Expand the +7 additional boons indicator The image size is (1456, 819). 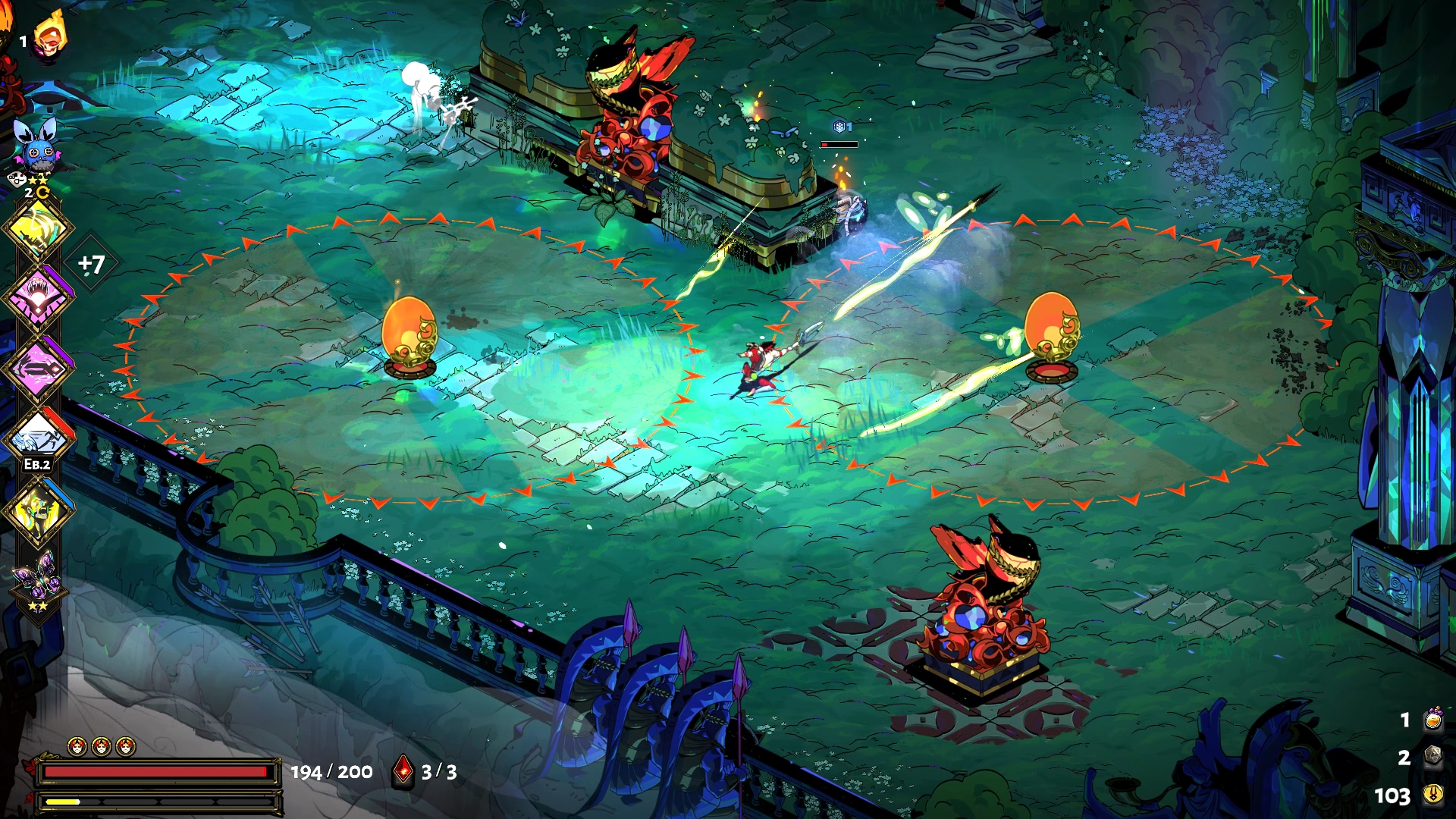(x=91, y=264)
